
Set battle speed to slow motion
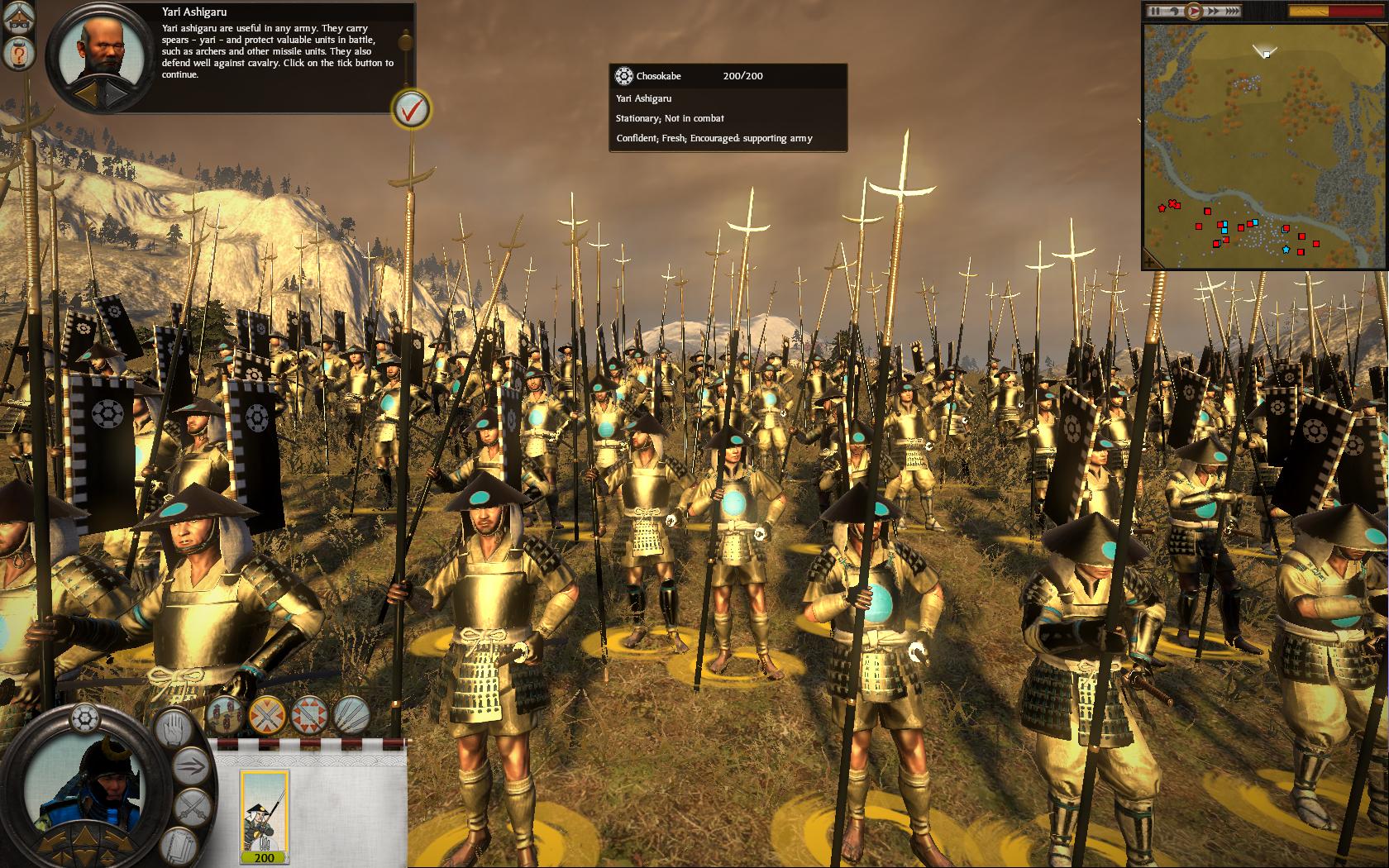pos(1174,12)
